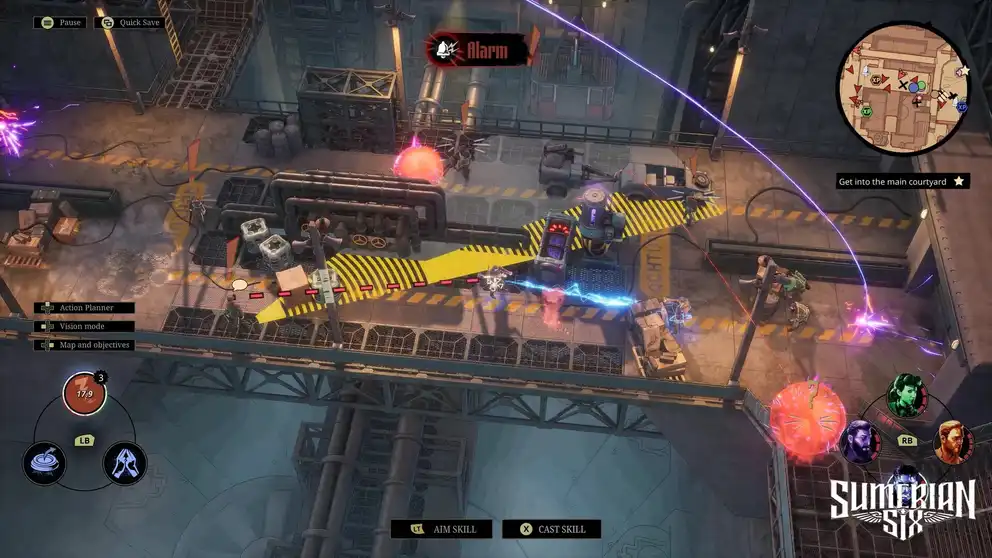992x558 pixels.
Task: Click the red Alarm indicator
Action: (x=478, y=49)
